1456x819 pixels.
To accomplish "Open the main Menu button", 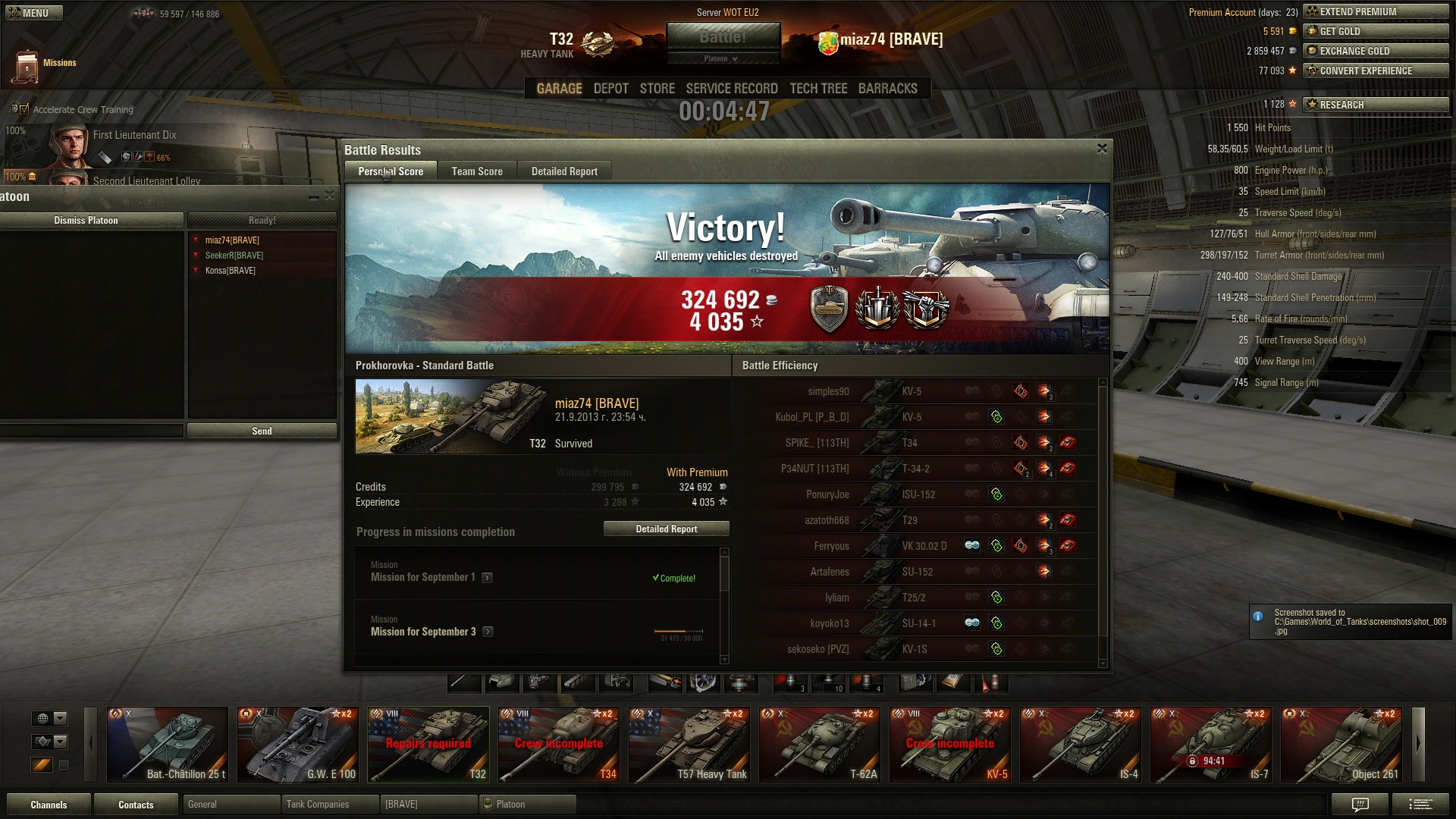I will [34, 13].
